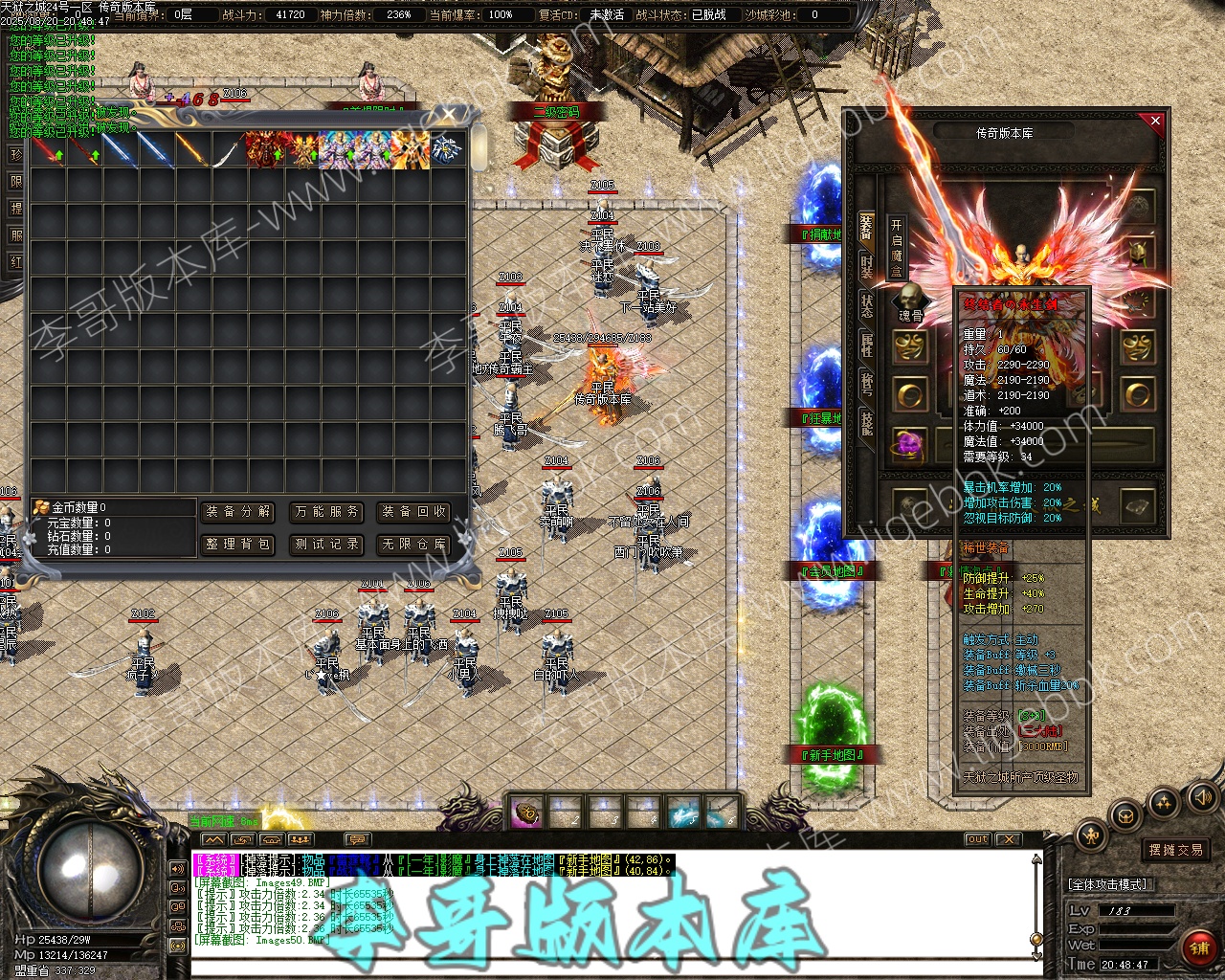Select the 技能 skills tab
The image size is (1225, 980).
[x=866, y=423]
